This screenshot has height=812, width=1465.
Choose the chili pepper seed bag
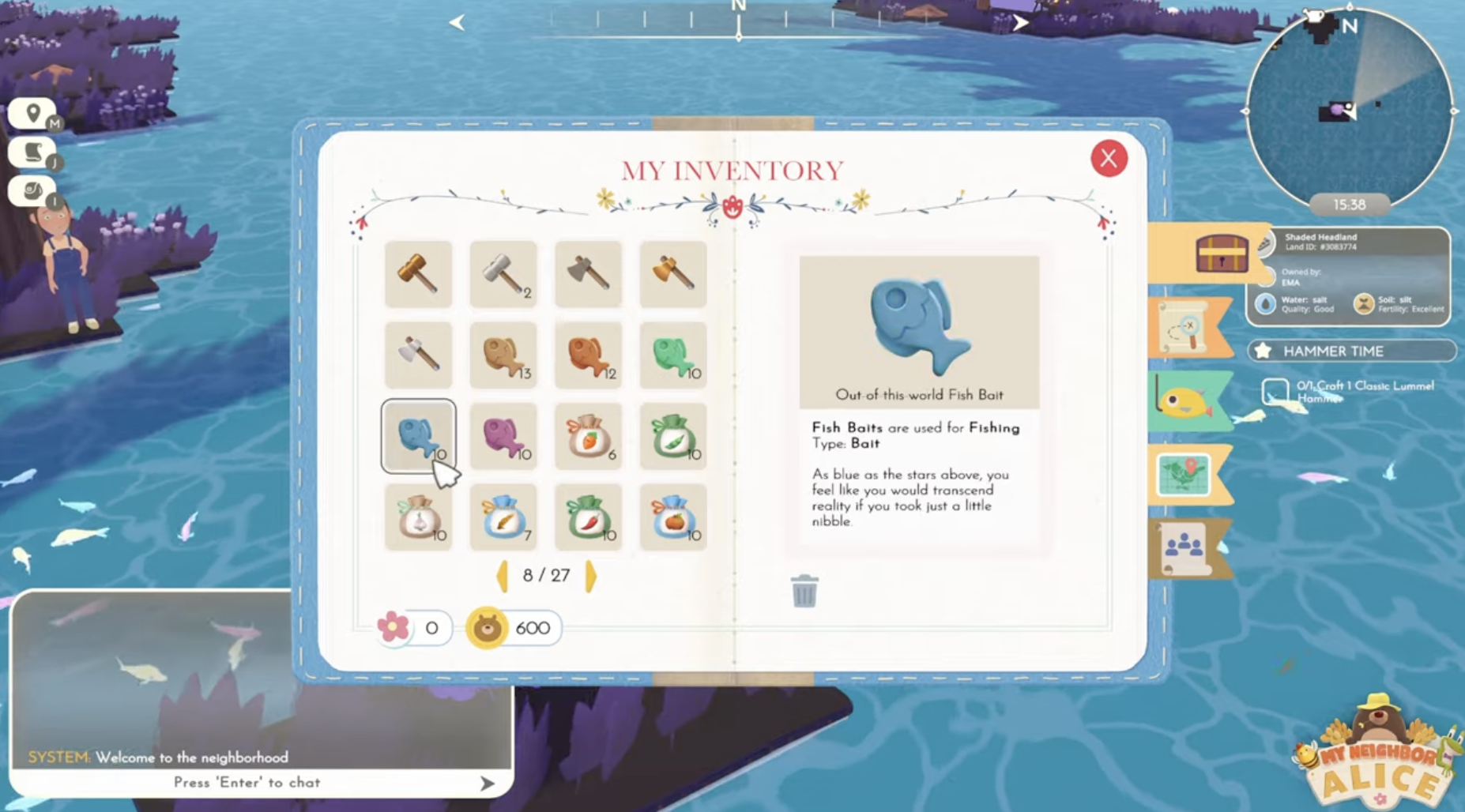[588, 517]
